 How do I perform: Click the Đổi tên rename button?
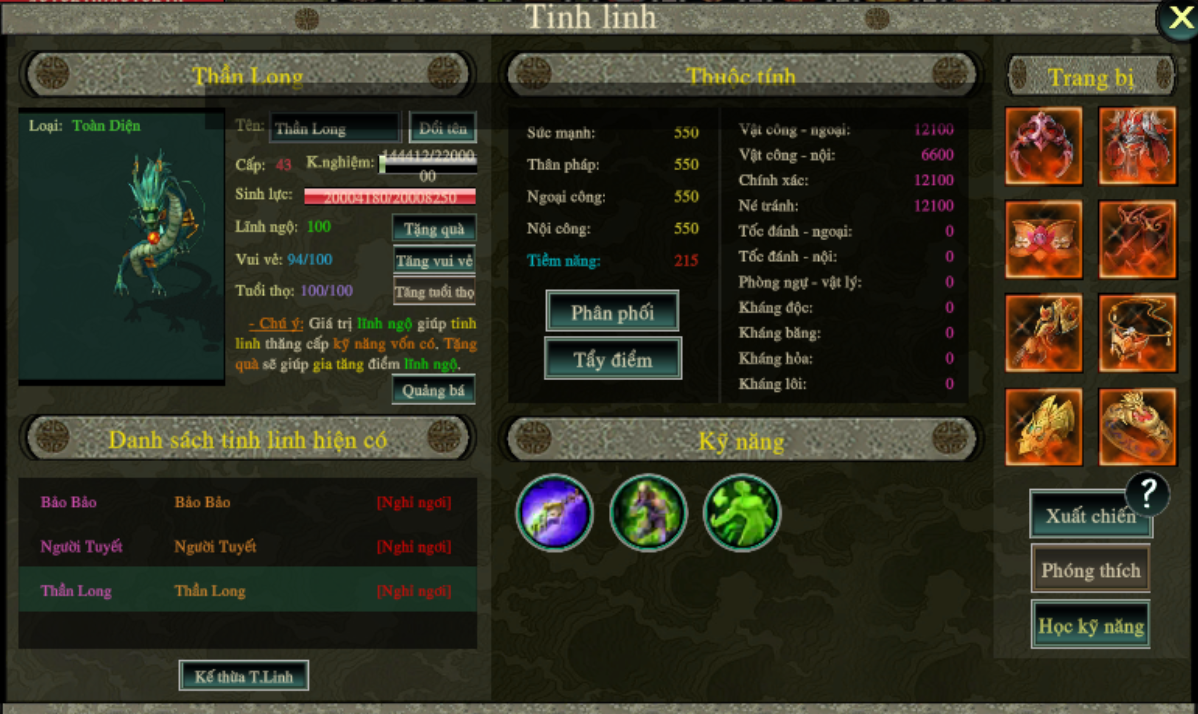pyautogui.click(x=442, y=128)
